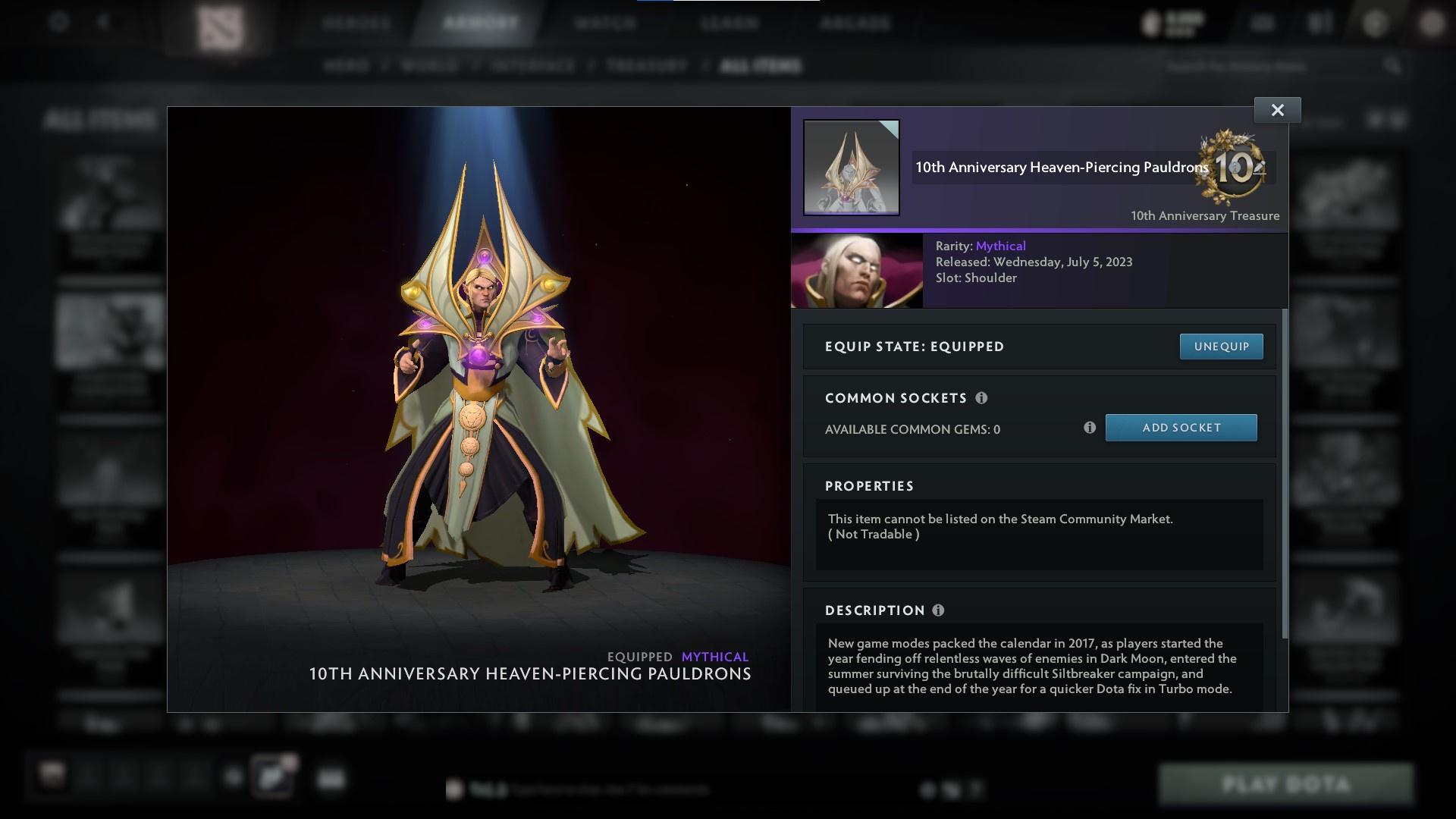Click the info icon beside the DESCRIPTION header
Screen dimensions: 1456x819
click(x=939, y=610)
